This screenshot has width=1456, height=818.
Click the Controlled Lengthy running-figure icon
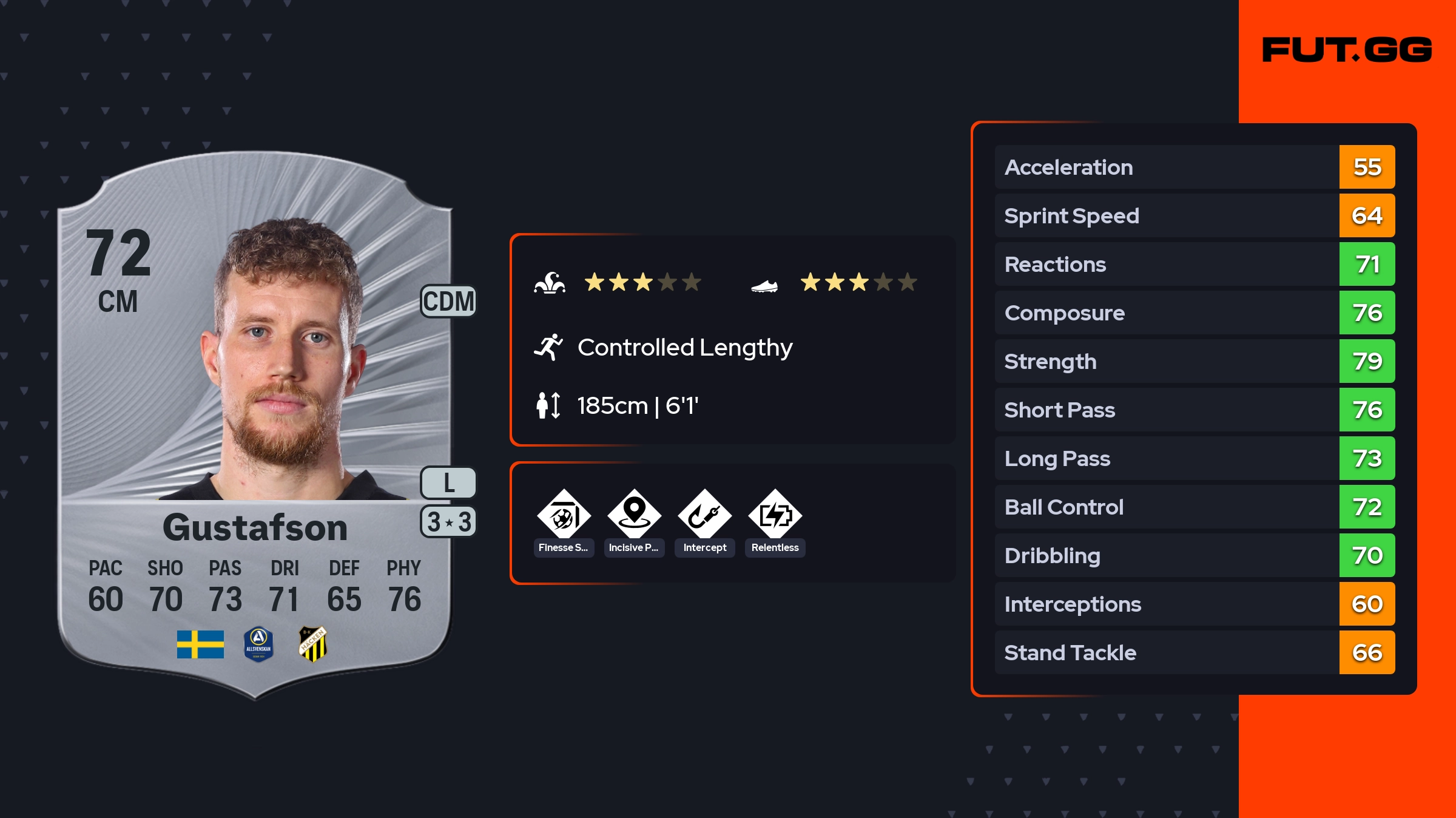click(548, 347)
